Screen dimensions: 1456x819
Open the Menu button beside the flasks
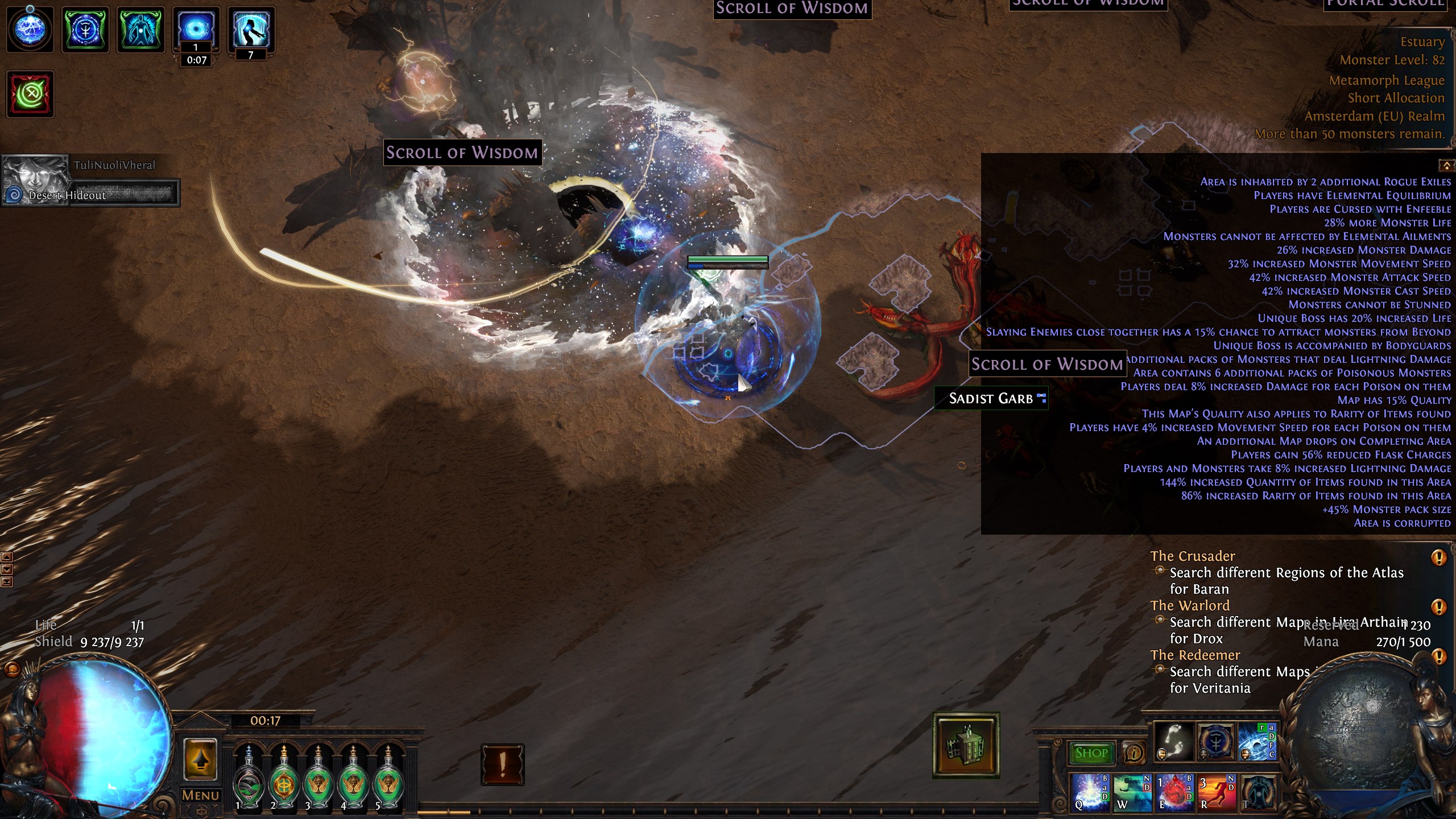click(200, 795)
